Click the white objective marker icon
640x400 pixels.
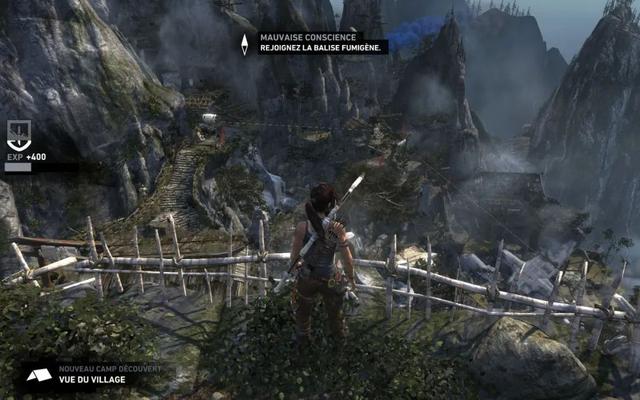[x=244, y=44]
